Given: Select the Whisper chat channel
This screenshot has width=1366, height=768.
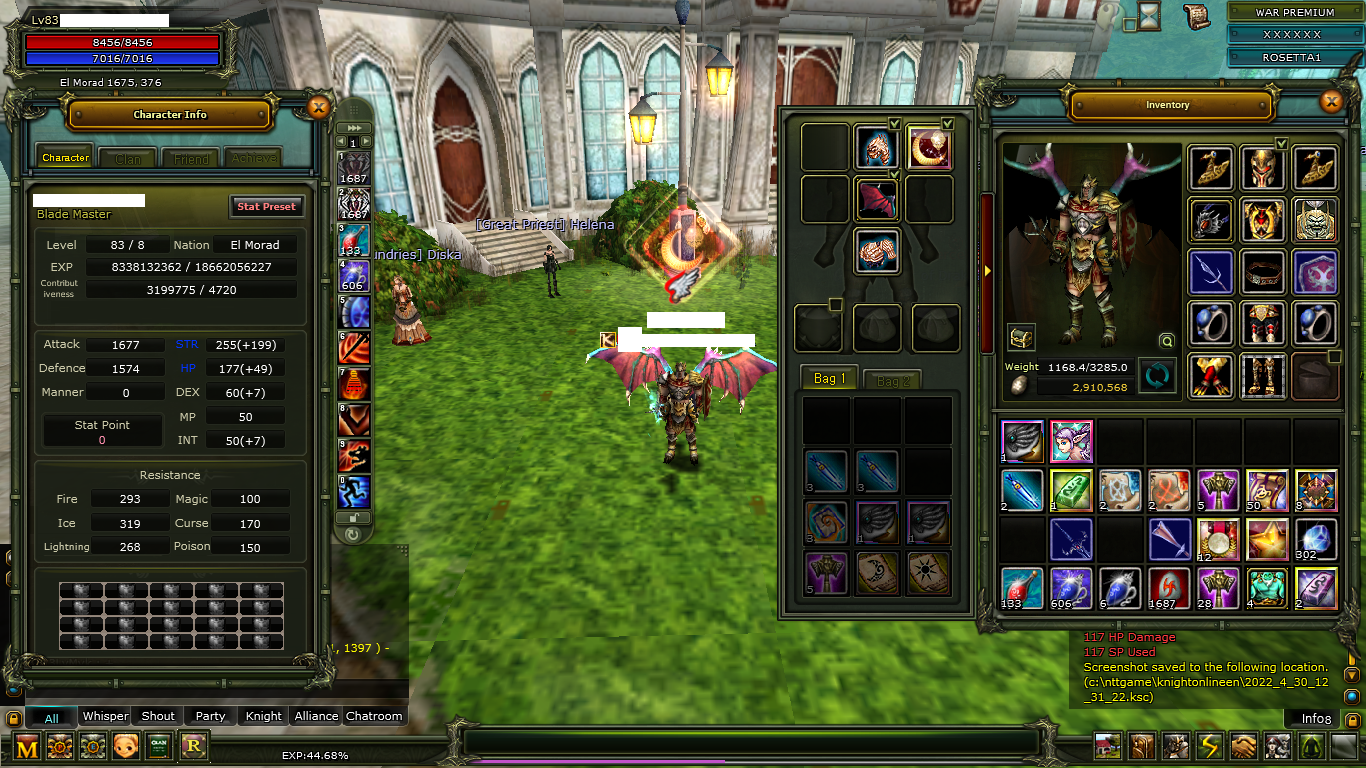Looking at the screenshot, I should coord(105,716).
